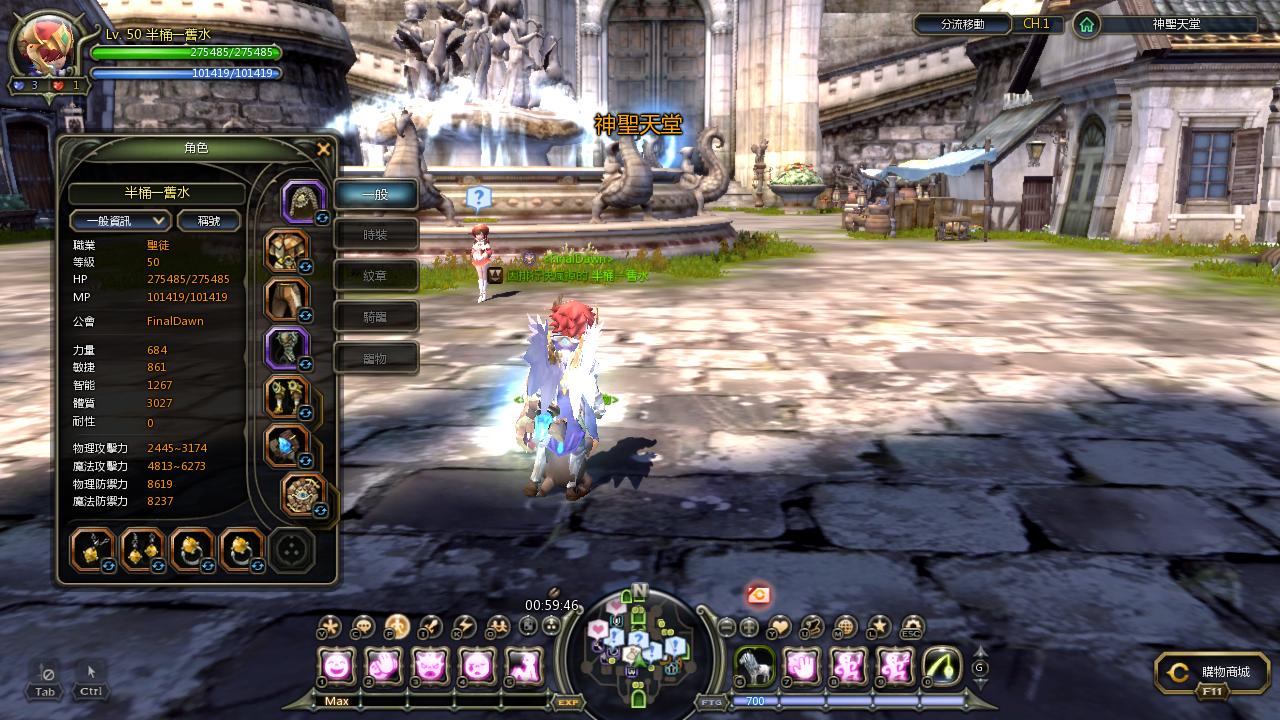
Task: Activate the white horse mount slot
Action: pyautogui.click(x=753, y=666)
